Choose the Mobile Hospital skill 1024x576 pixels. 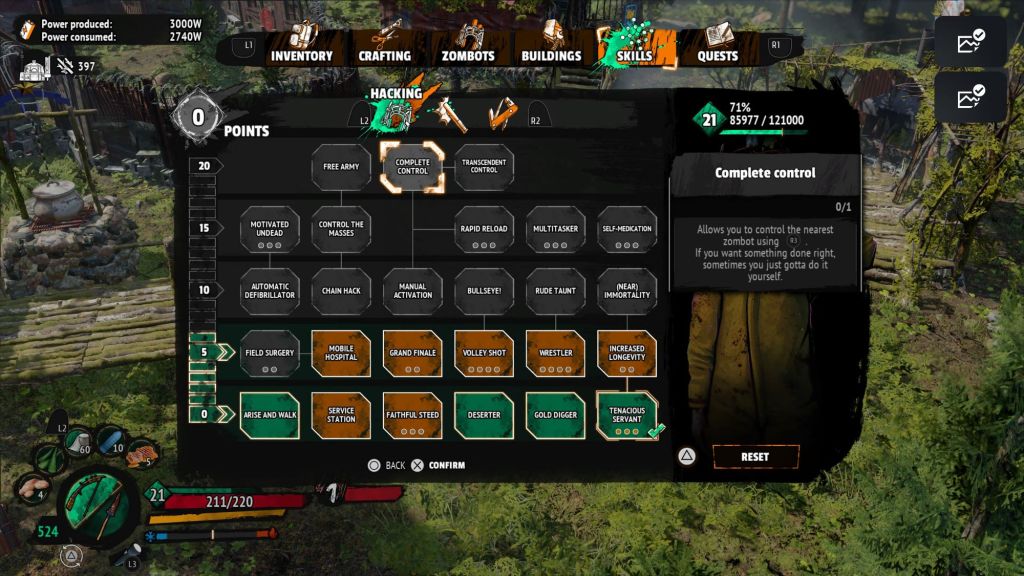(x=341, y=354)
